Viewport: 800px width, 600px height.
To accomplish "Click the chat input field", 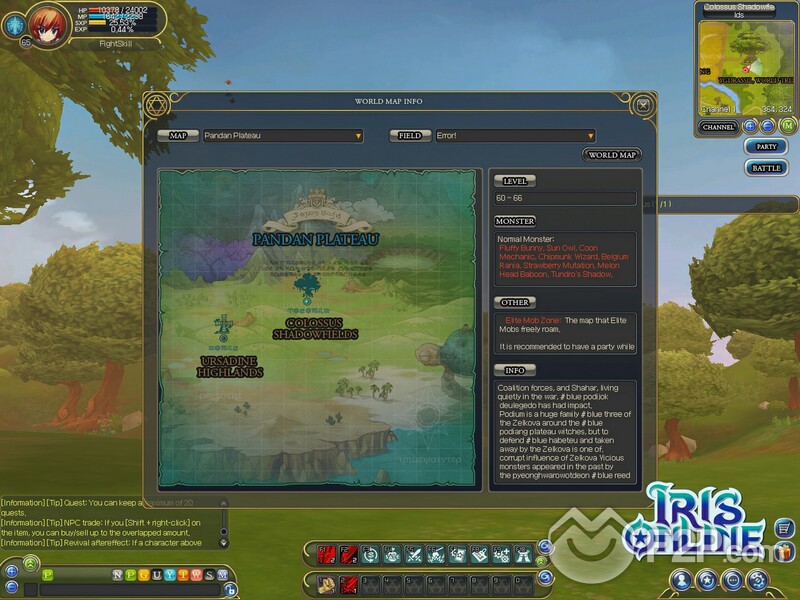I will point(130,590).
